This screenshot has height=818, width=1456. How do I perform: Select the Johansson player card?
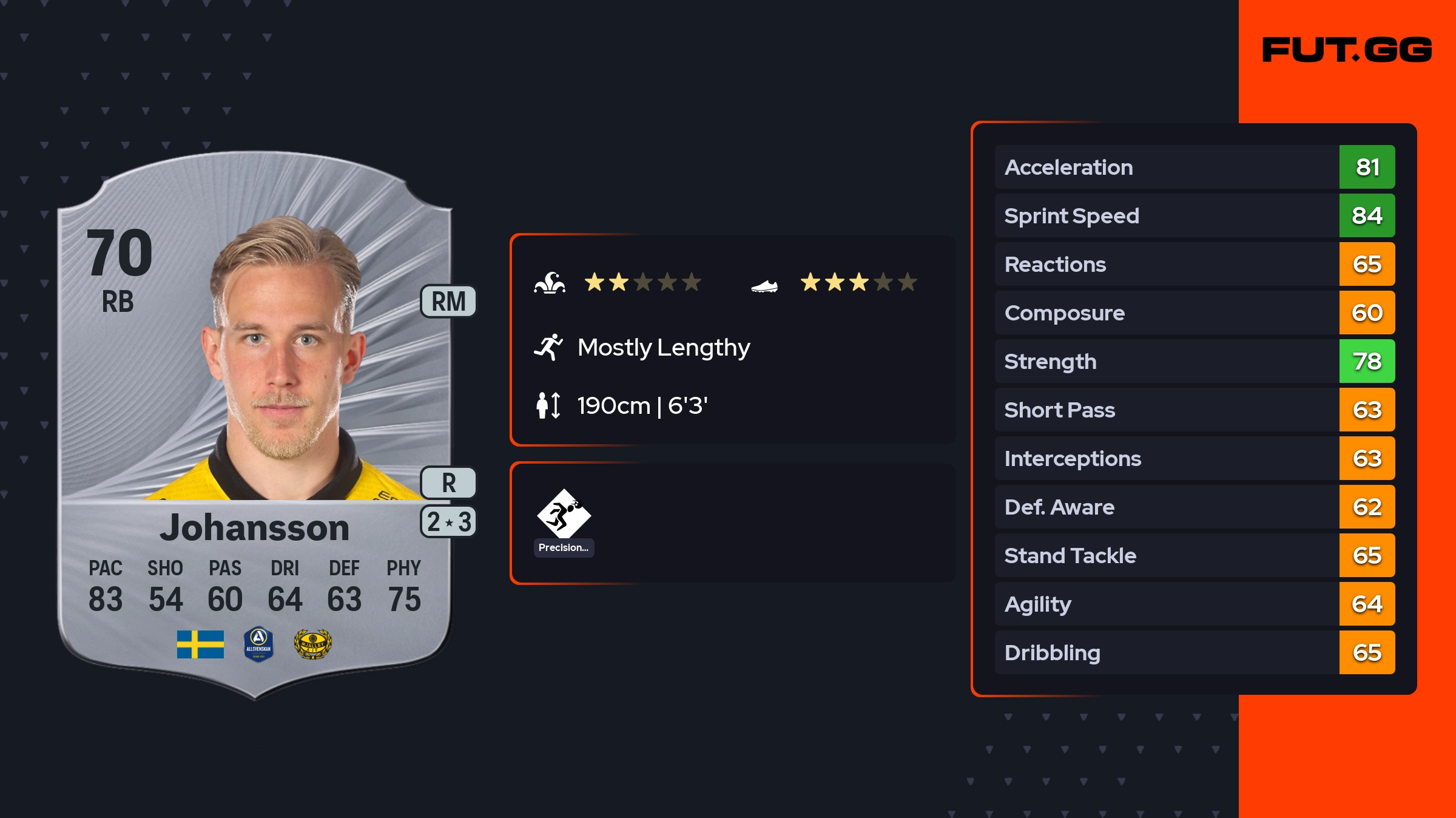click(255, 425)
